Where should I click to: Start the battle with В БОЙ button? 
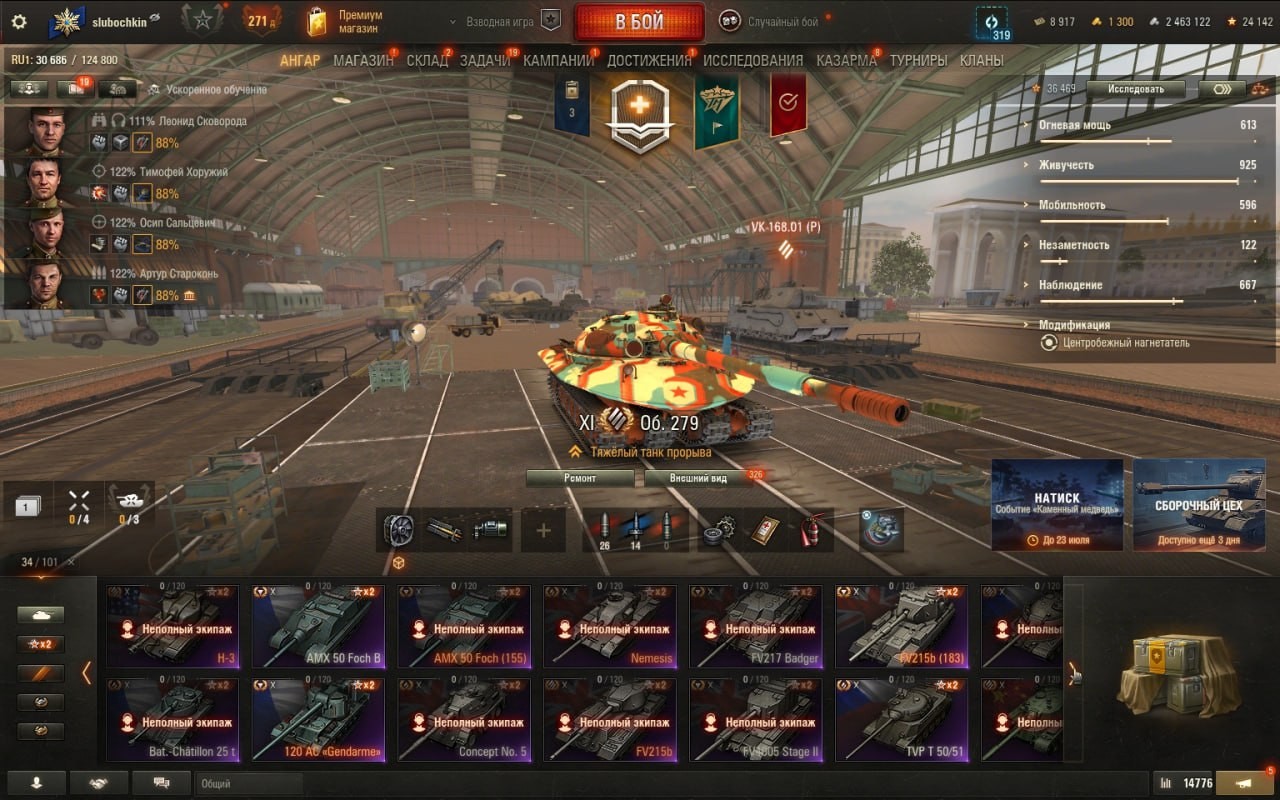pyautogui.click(x=639, y=23)
